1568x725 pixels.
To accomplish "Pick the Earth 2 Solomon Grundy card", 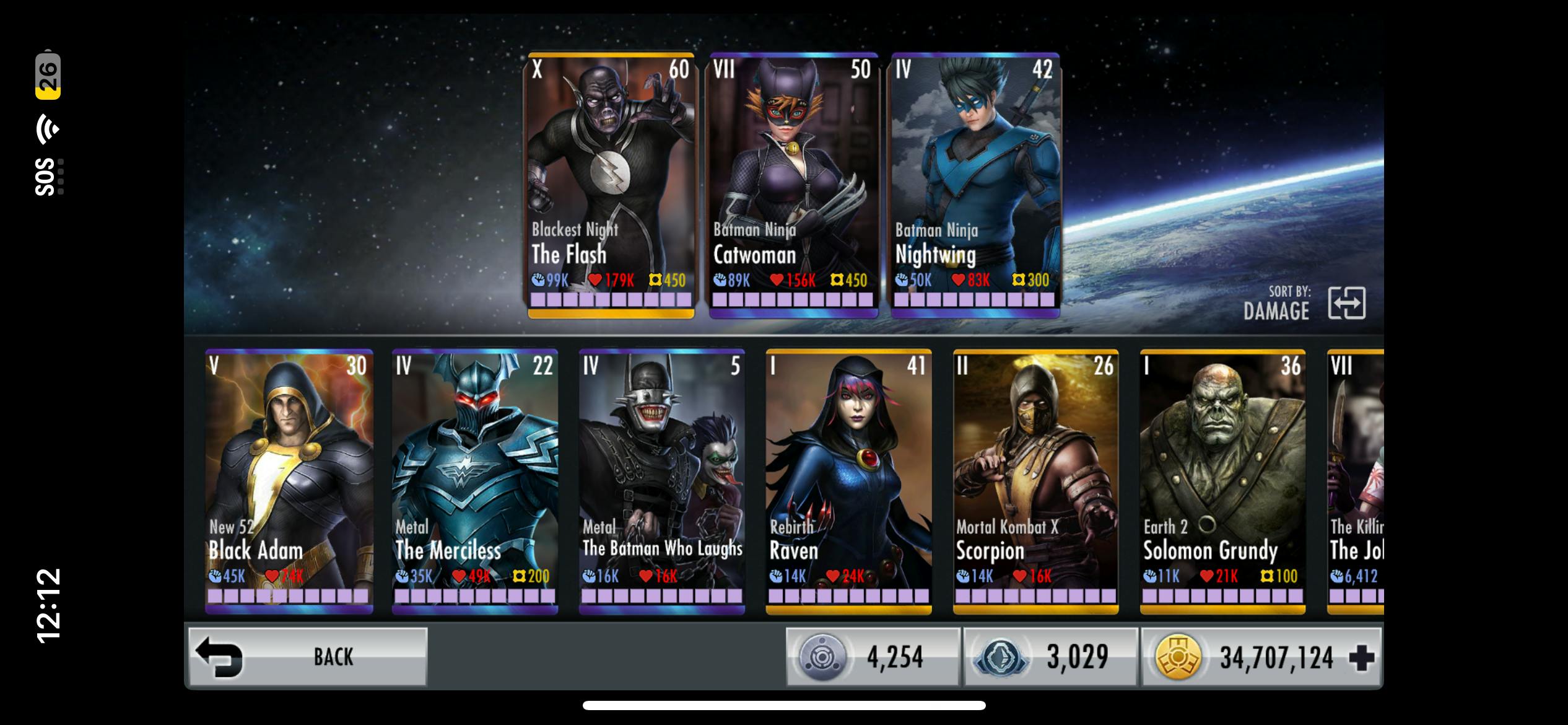I will (x=1223, y=481).
